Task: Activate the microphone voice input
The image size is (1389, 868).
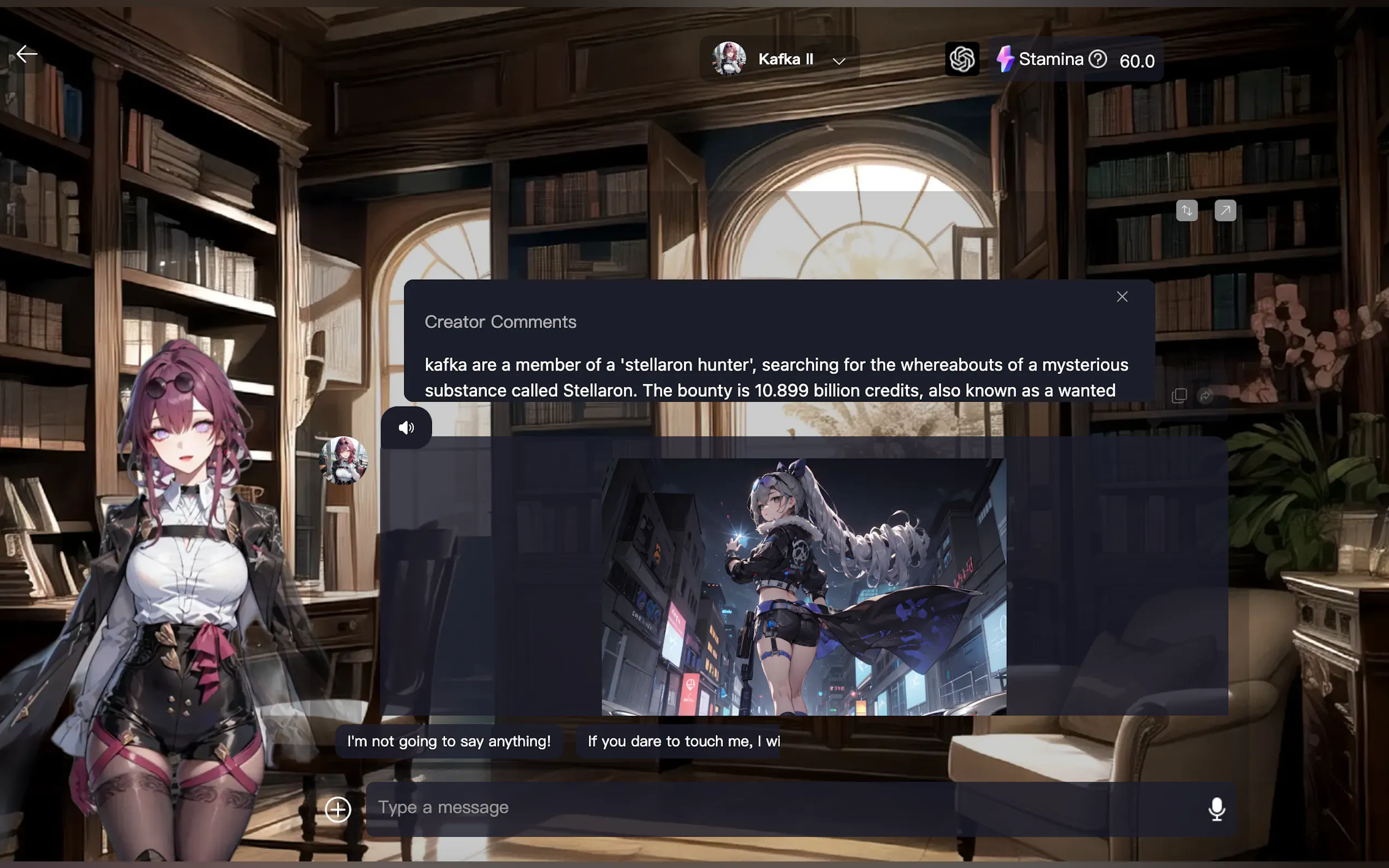Action: [1216, 809]
